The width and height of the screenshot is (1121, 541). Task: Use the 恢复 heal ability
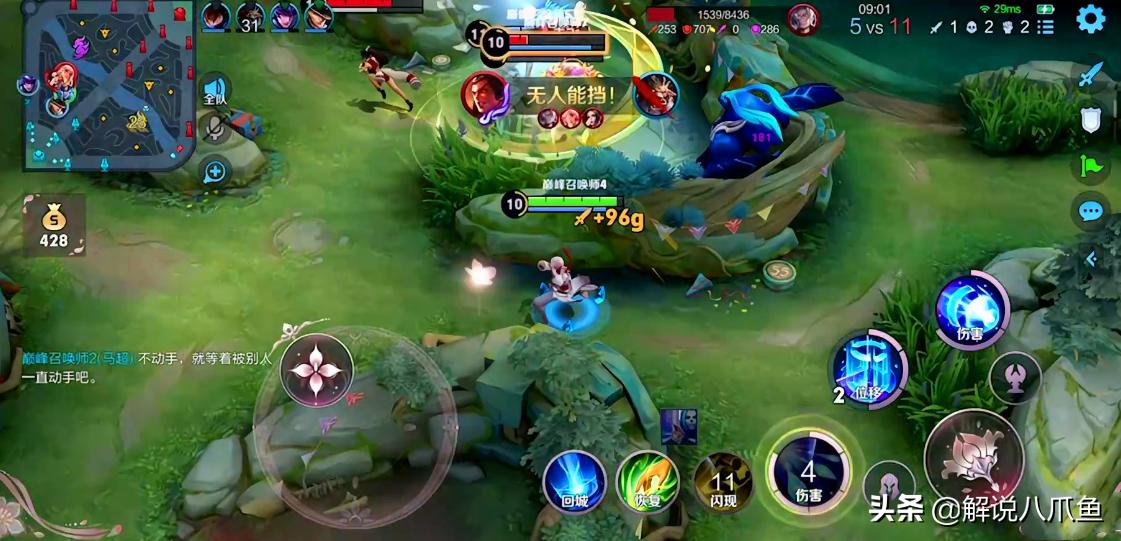click(647, 483)
